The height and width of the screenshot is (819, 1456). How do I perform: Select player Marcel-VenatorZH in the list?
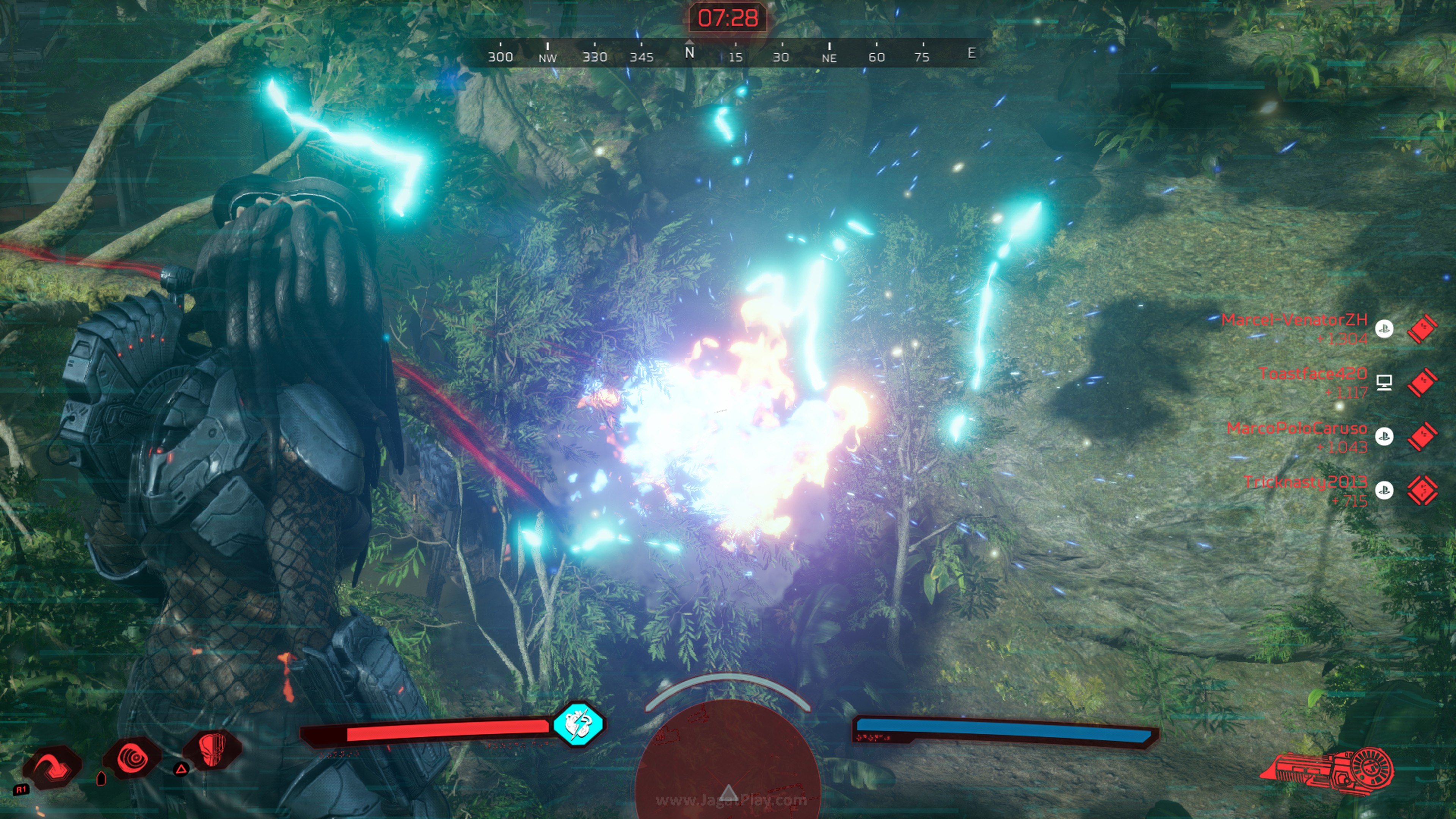tap(1294, 320)
